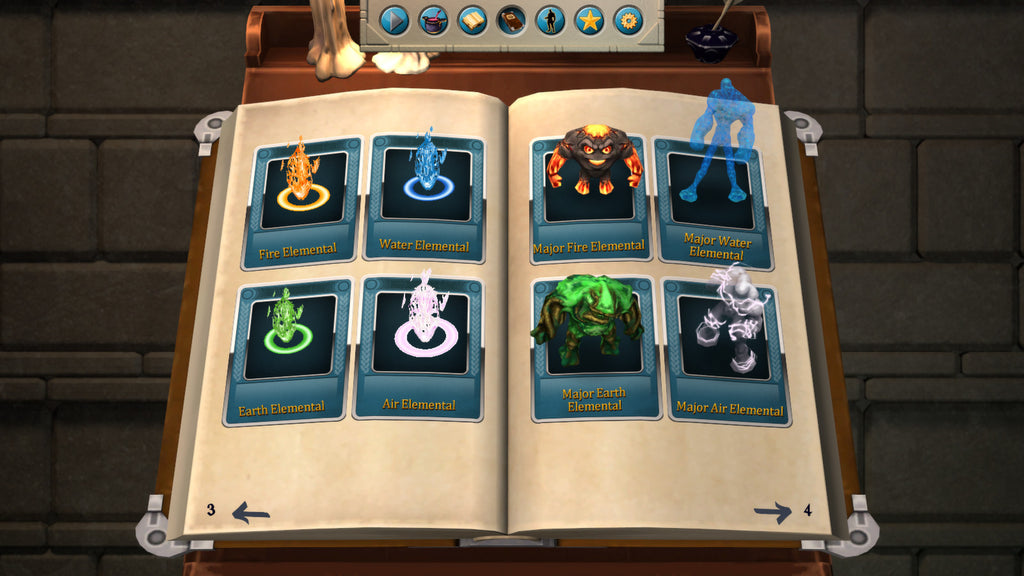Click the gold star icon
The width and height of the screenshot is (1024, 576).
[x=589, y=20]
